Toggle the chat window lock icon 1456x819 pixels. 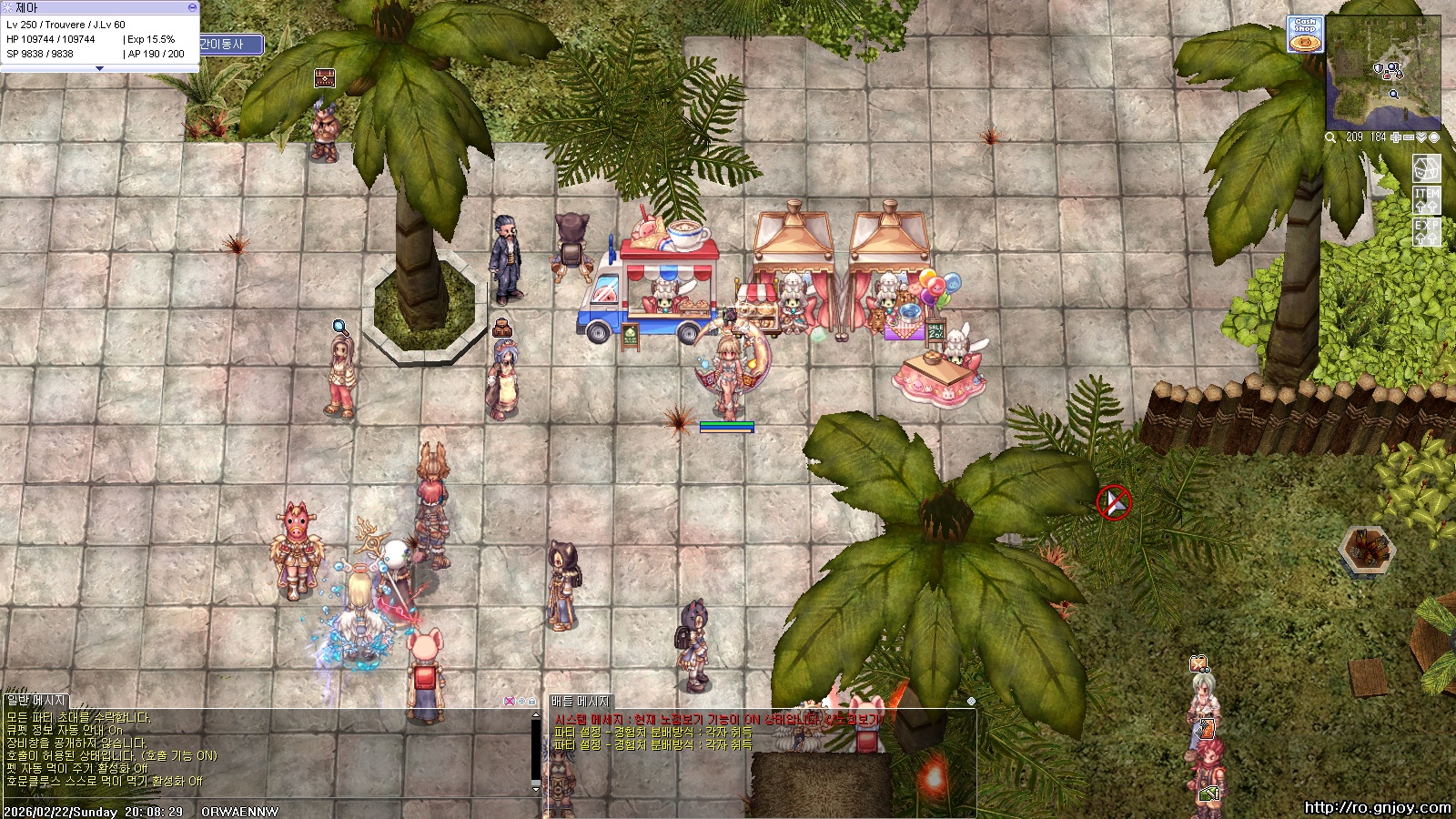point(532,702)
